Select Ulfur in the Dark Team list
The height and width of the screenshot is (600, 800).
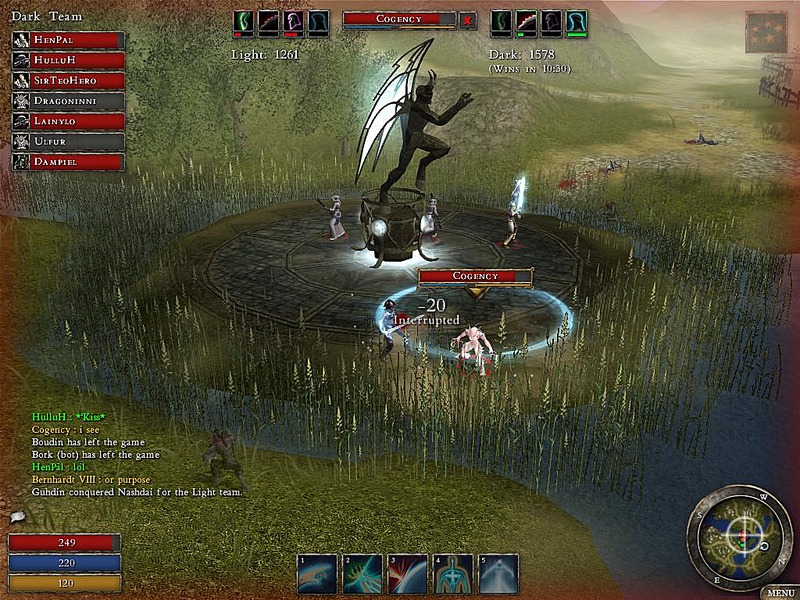(x=68, y=142)
